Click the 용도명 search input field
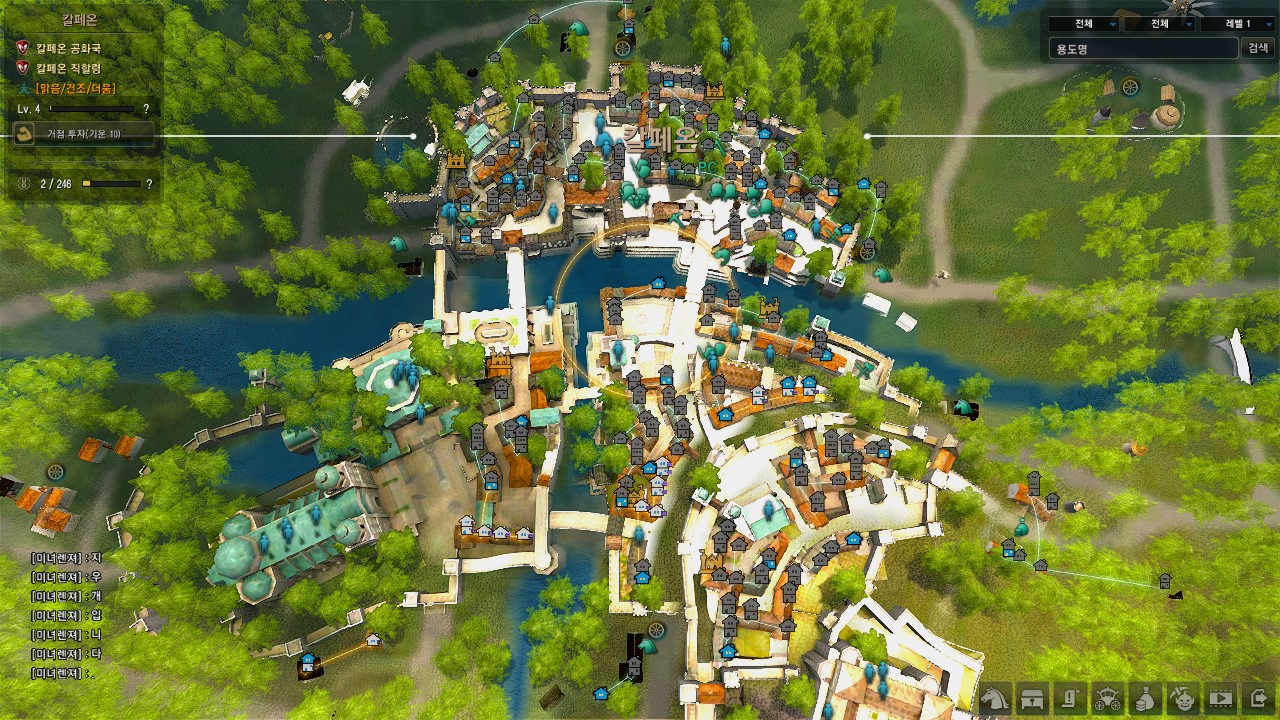The width and height of the screenshot is (1280, 720). coord(1143,48)
